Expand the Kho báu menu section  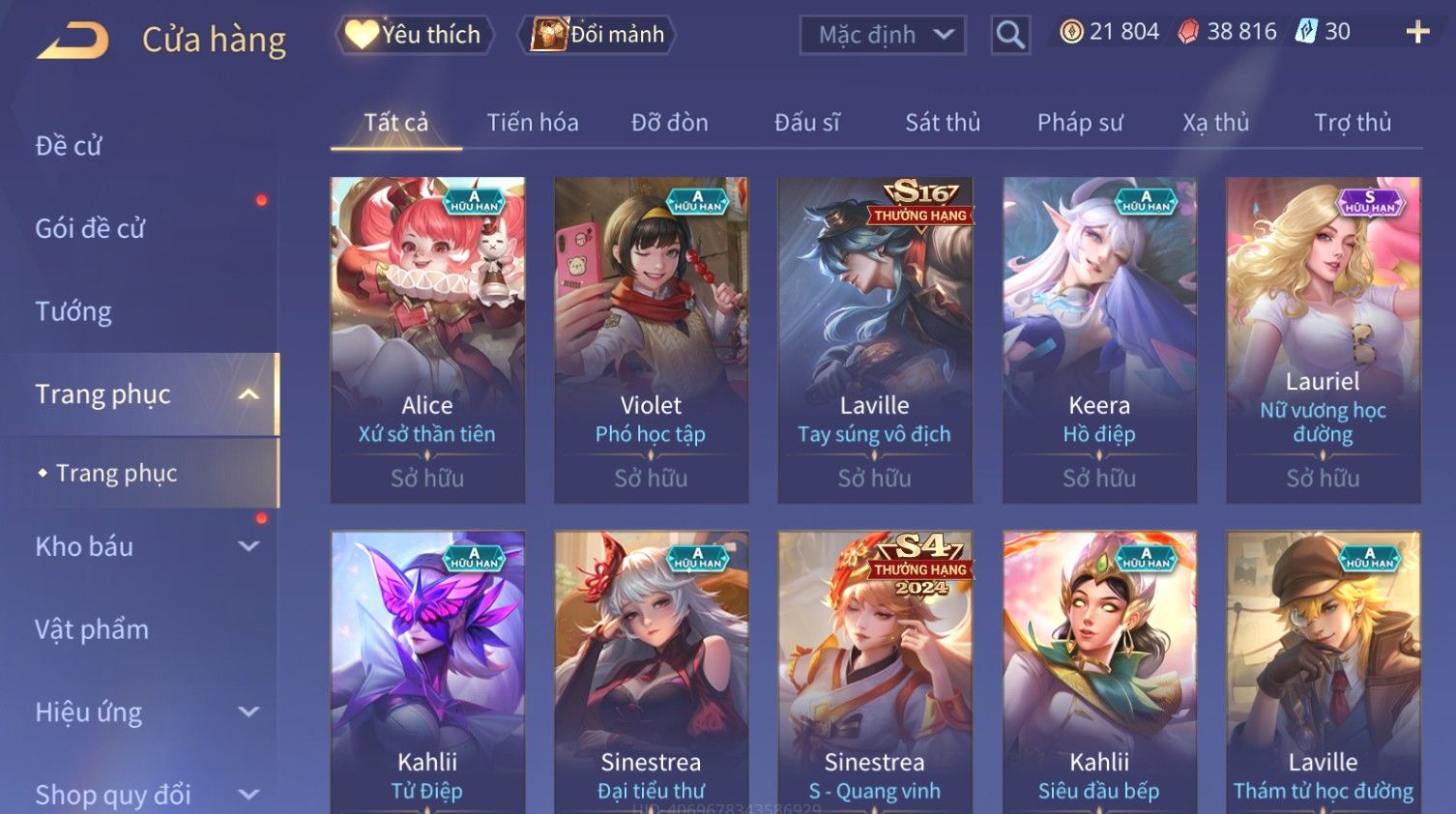[x=145, y=546]
